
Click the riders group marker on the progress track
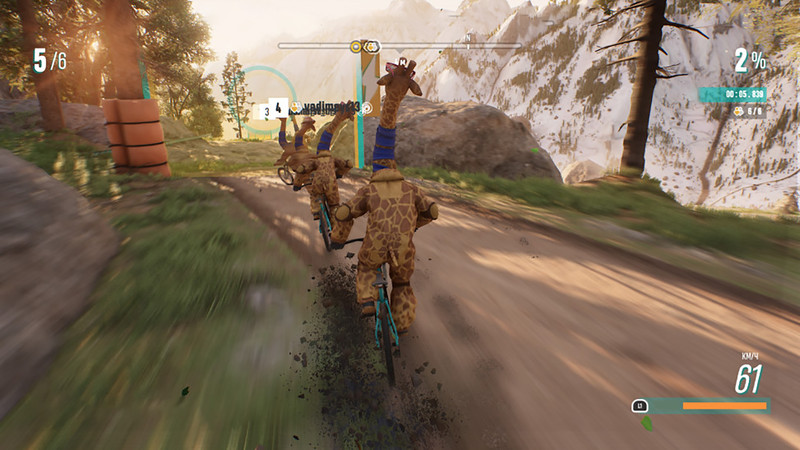(372, 46)
